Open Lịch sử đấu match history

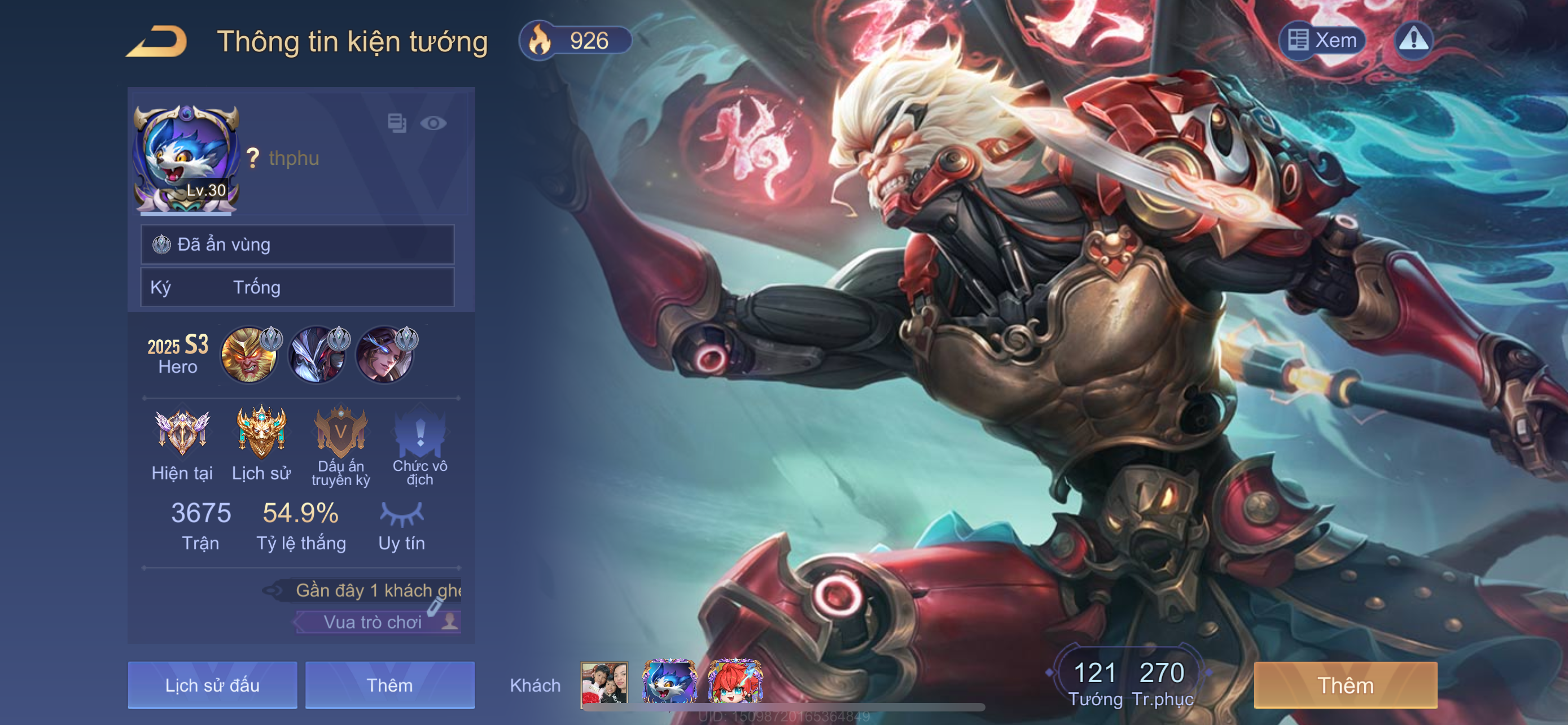pyautogui.click(x=212, y=685)
